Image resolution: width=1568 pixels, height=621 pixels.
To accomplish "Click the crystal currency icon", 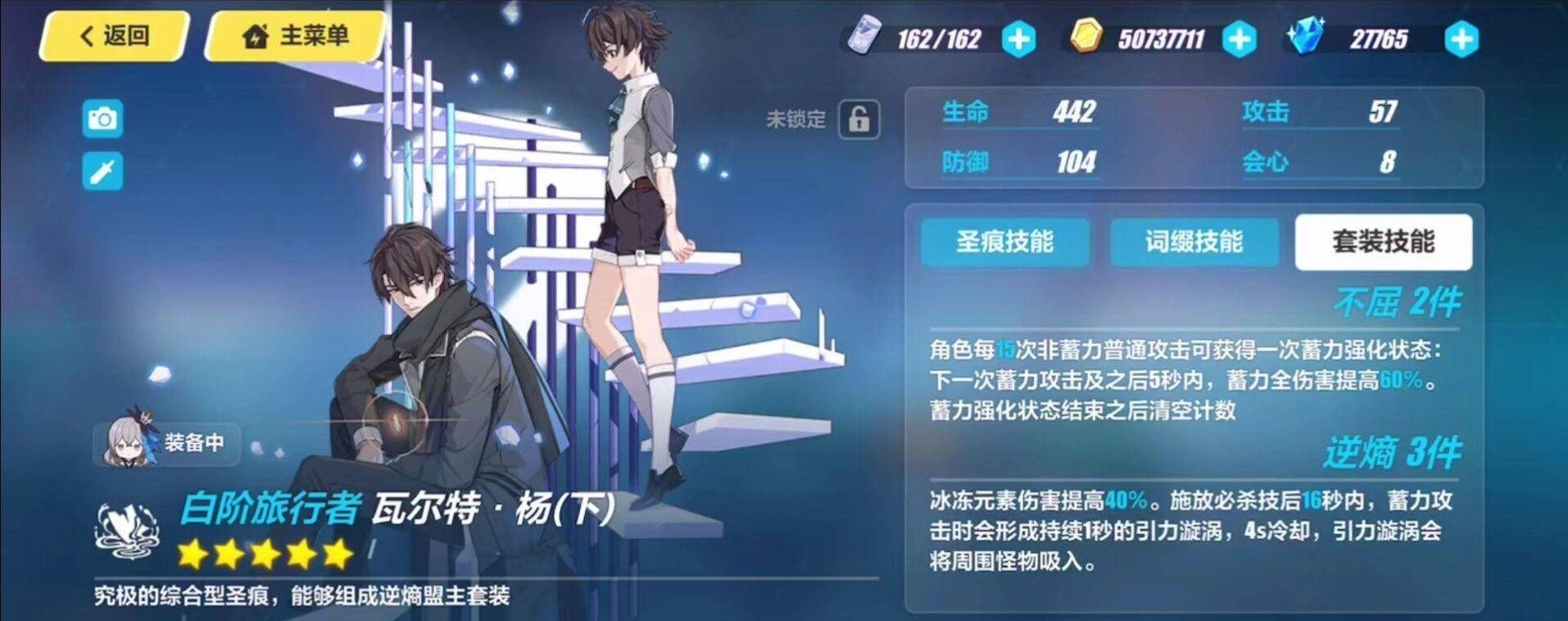I will (1308, 35).
